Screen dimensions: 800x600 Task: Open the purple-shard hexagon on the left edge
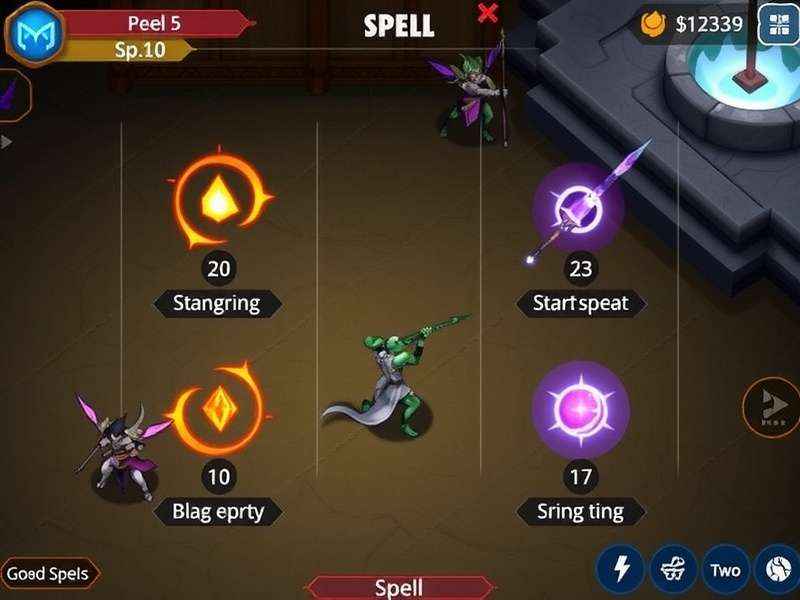coord(12,96)
